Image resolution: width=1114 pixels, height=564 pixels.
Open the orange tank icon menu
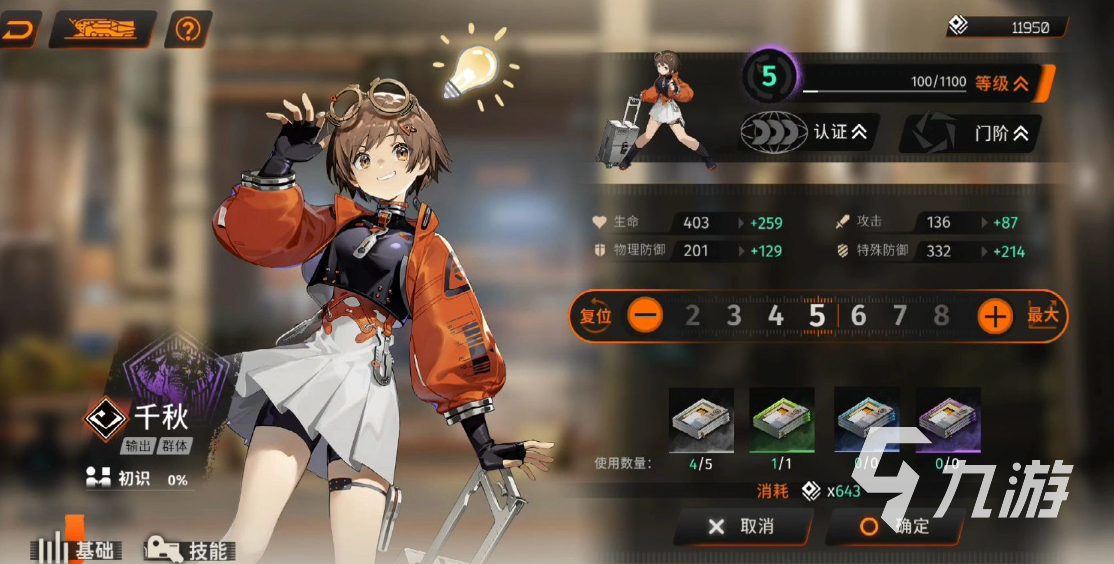click(102, 29)
